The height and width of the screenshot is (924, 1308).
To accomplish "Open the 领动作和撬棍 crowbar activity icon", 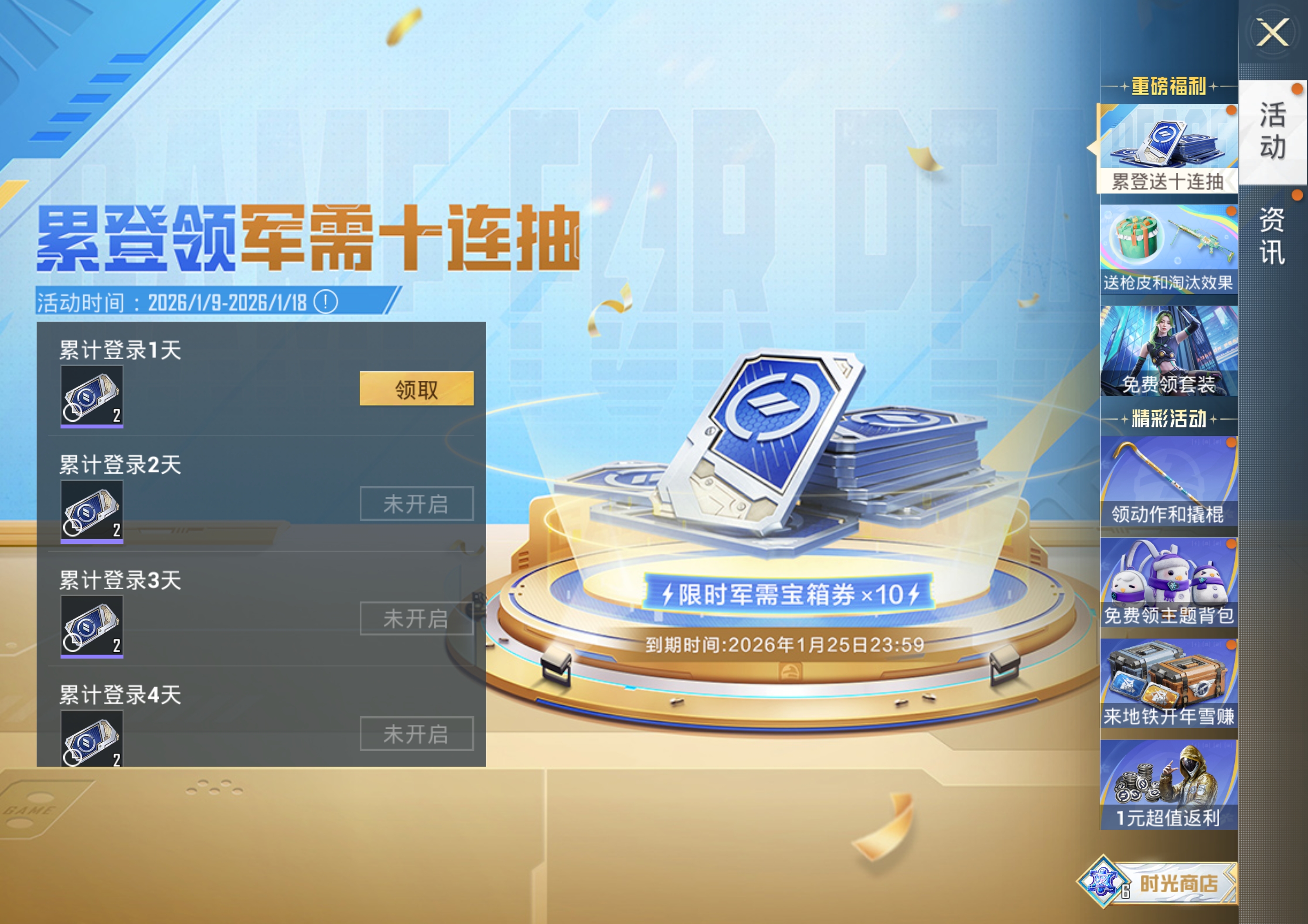I will pyautogui.click(x=1165, y=478).
